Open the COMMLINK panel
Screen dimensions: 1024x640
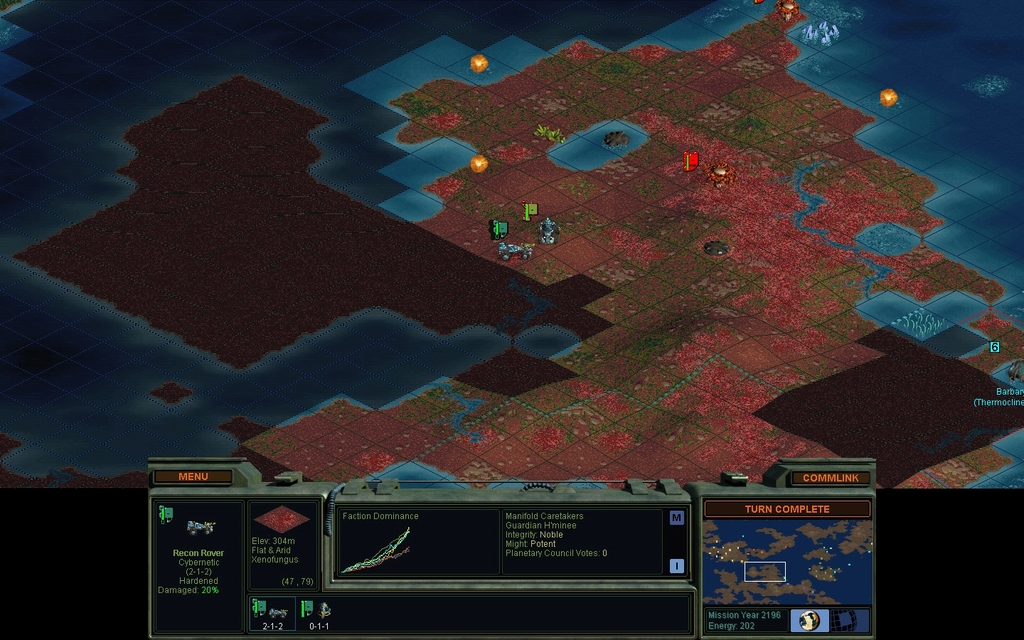click(830, 478)
